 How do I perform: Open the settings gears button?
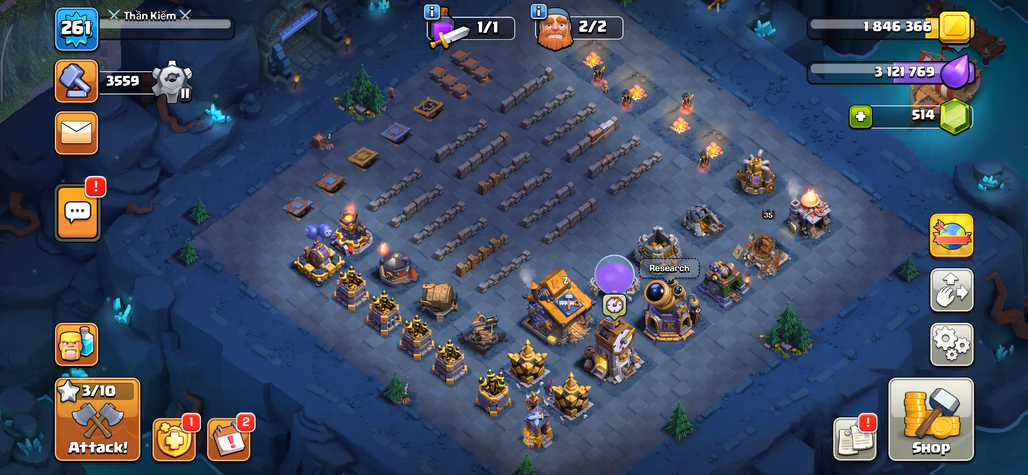click(951, 343)
